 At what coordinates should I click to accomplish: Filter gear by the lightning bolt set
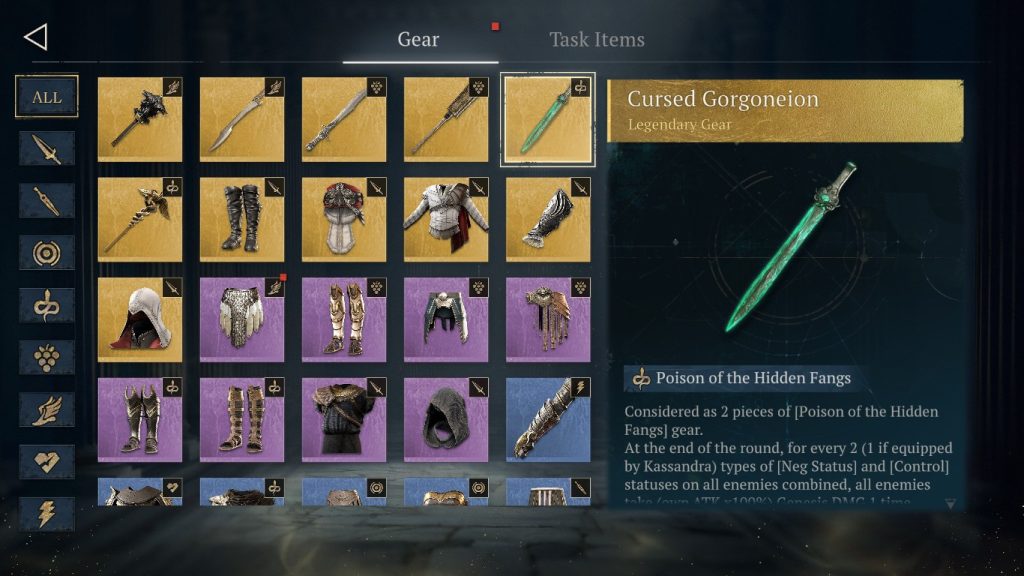click(x=47, y=513)
